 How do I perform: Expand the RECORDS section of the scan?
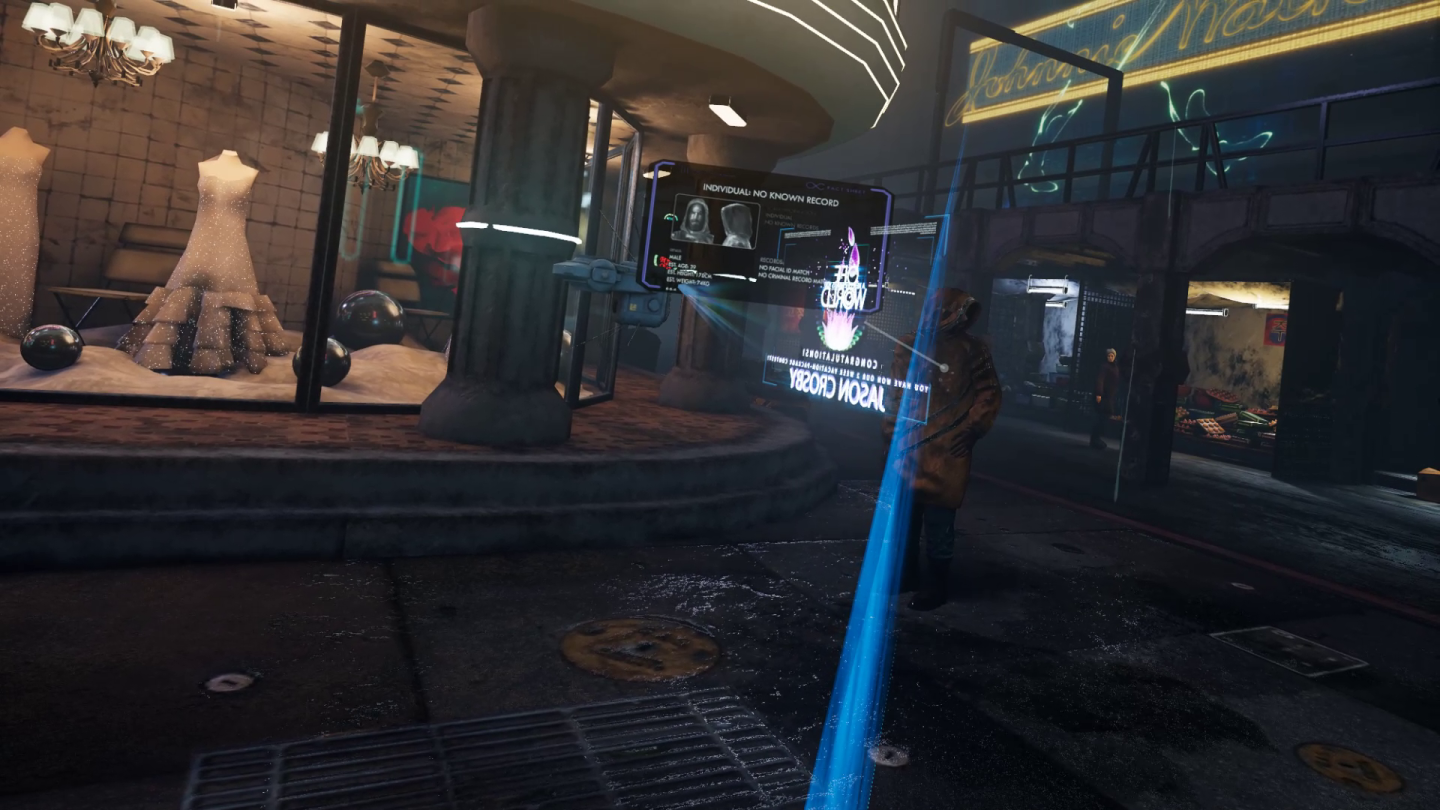point(770,258)
